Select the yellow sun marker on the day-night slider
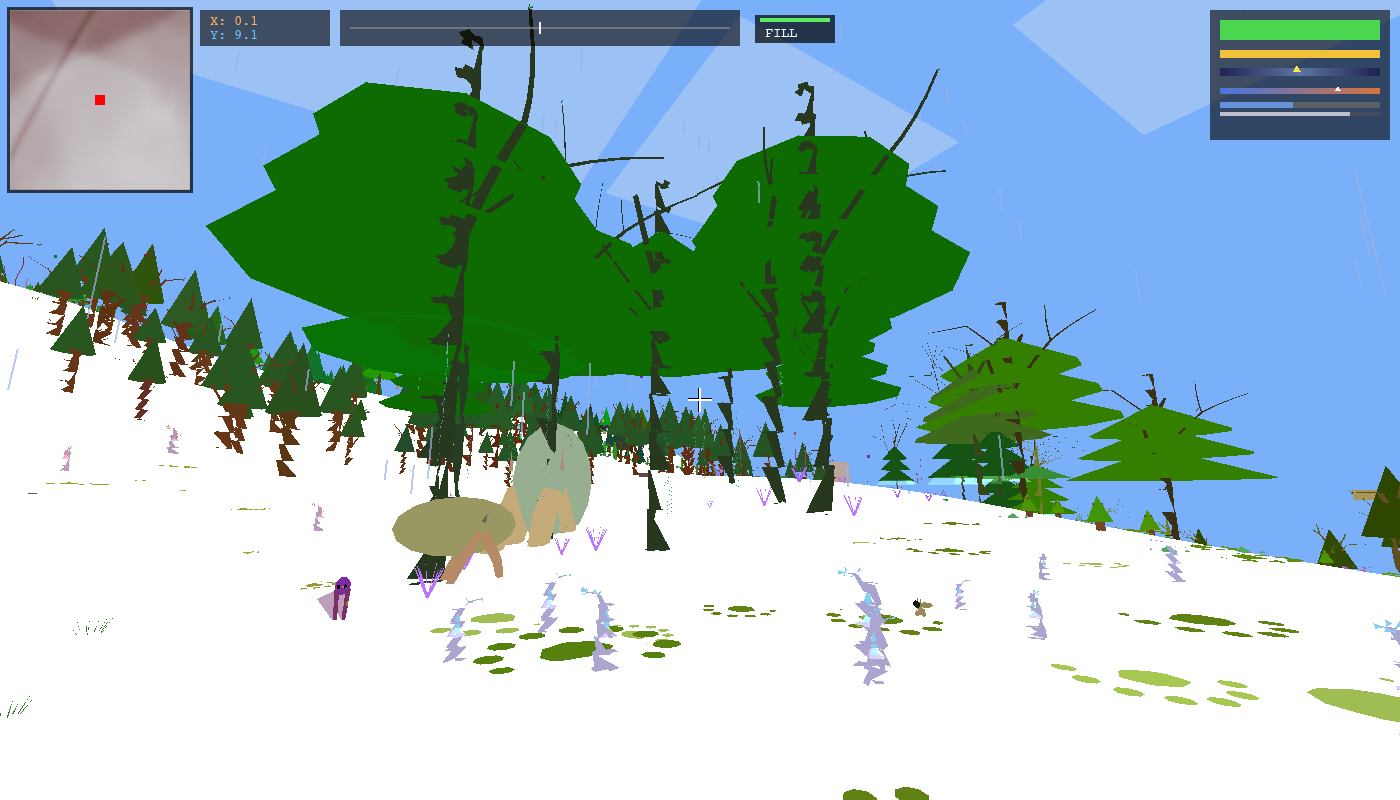Image resolution: width=1400 pixels, height=800 pixels. click(x=1296, y=70)
